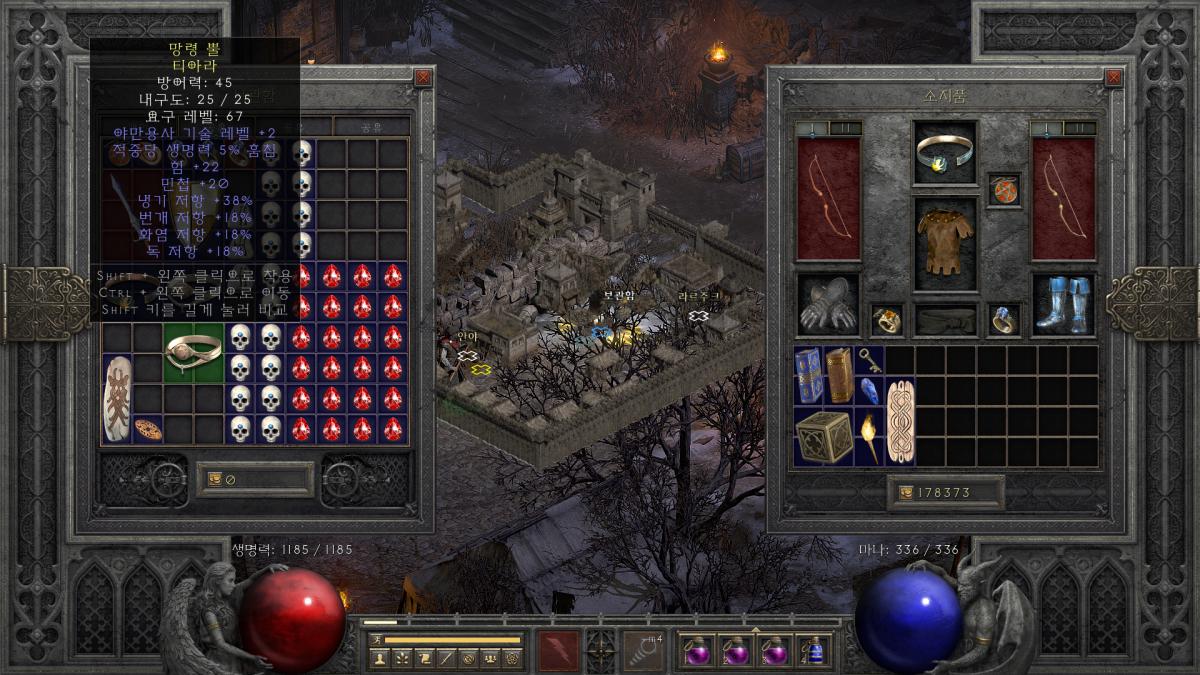1200x675 pixels.
Task: Select the equipped blue boots
Action: [1062, 305]
